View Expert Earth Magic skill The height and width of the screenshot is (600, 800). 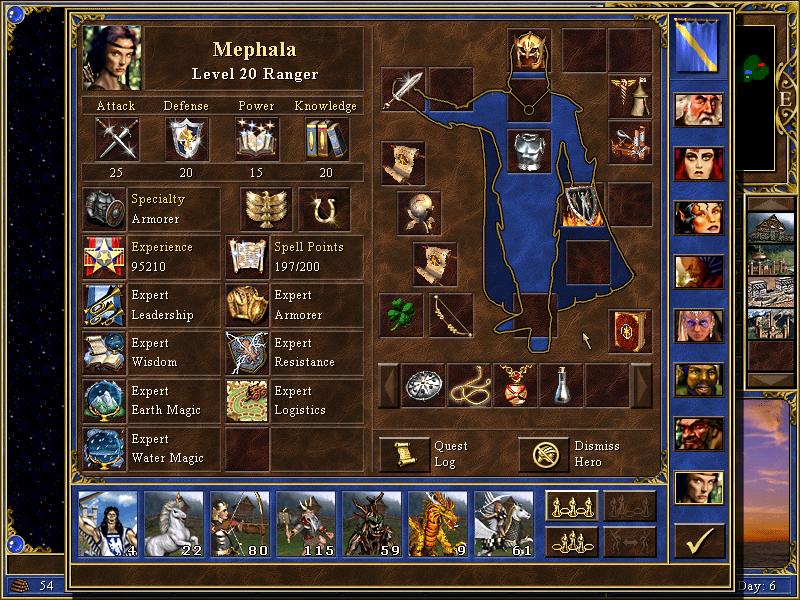point(105,401)
